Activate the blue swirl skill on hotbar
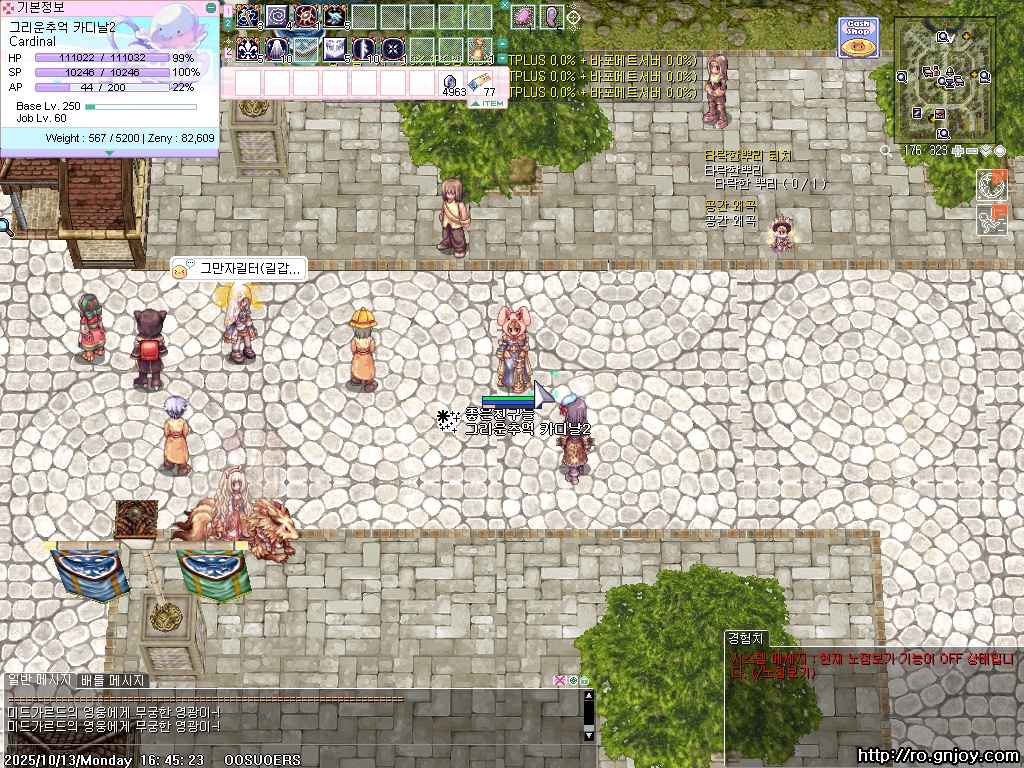Screen dimensions: 1024x768 click(x=276, y=16)
